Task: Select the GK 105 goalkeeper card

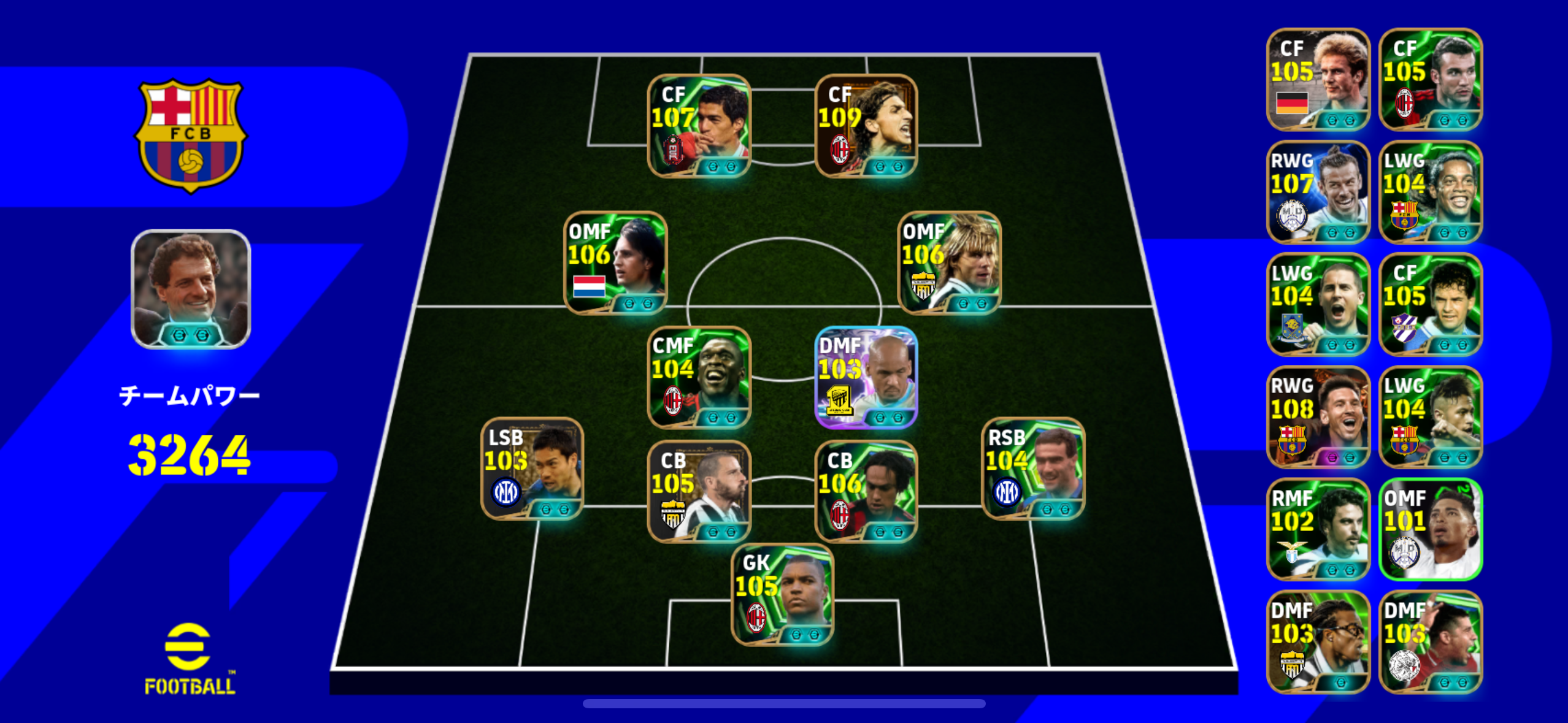Action: point(782,594)
